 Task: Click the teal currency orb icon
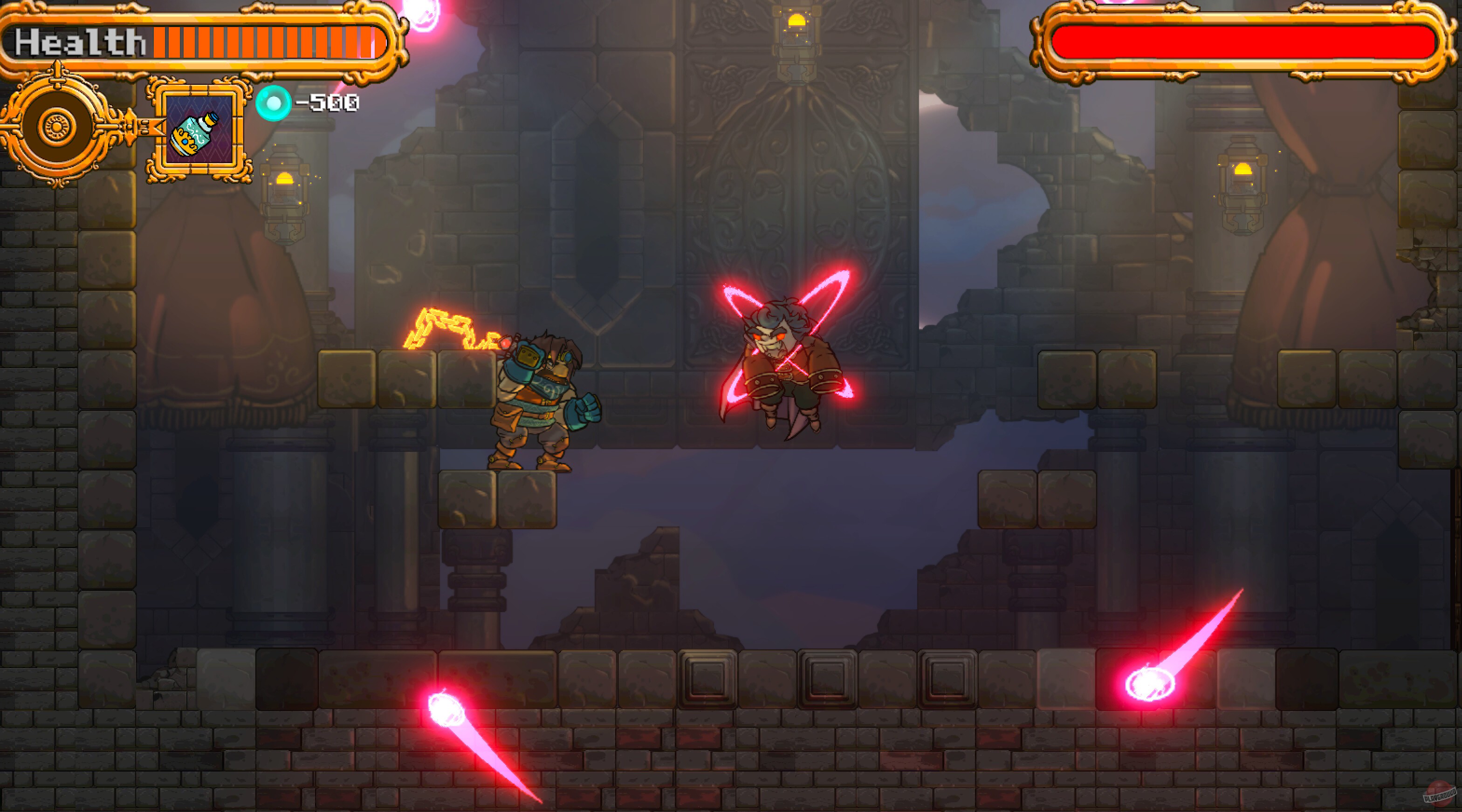click(274, 103)
